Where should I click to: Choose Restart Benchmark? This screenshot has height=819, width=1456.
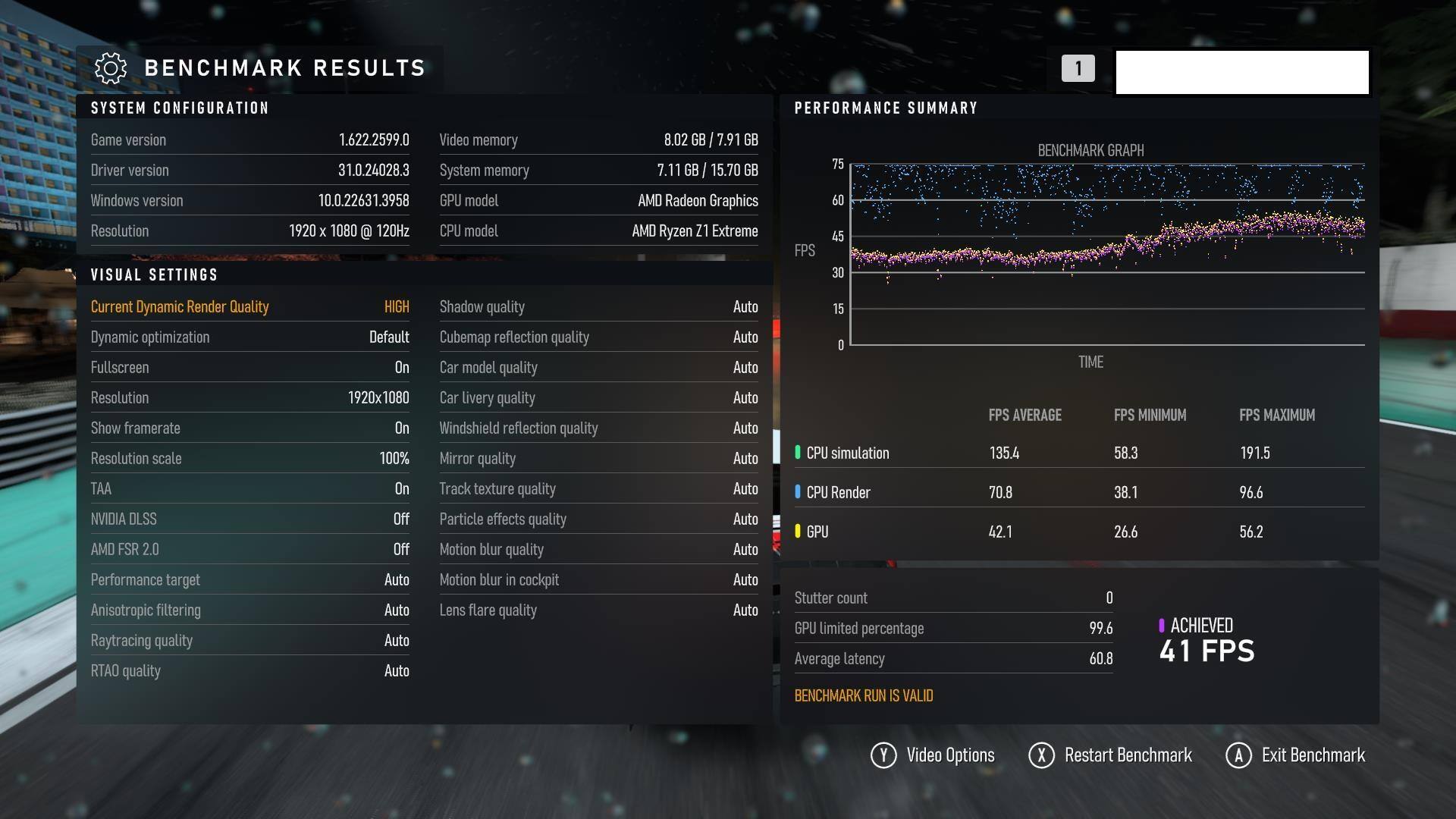coord(1111,755)
